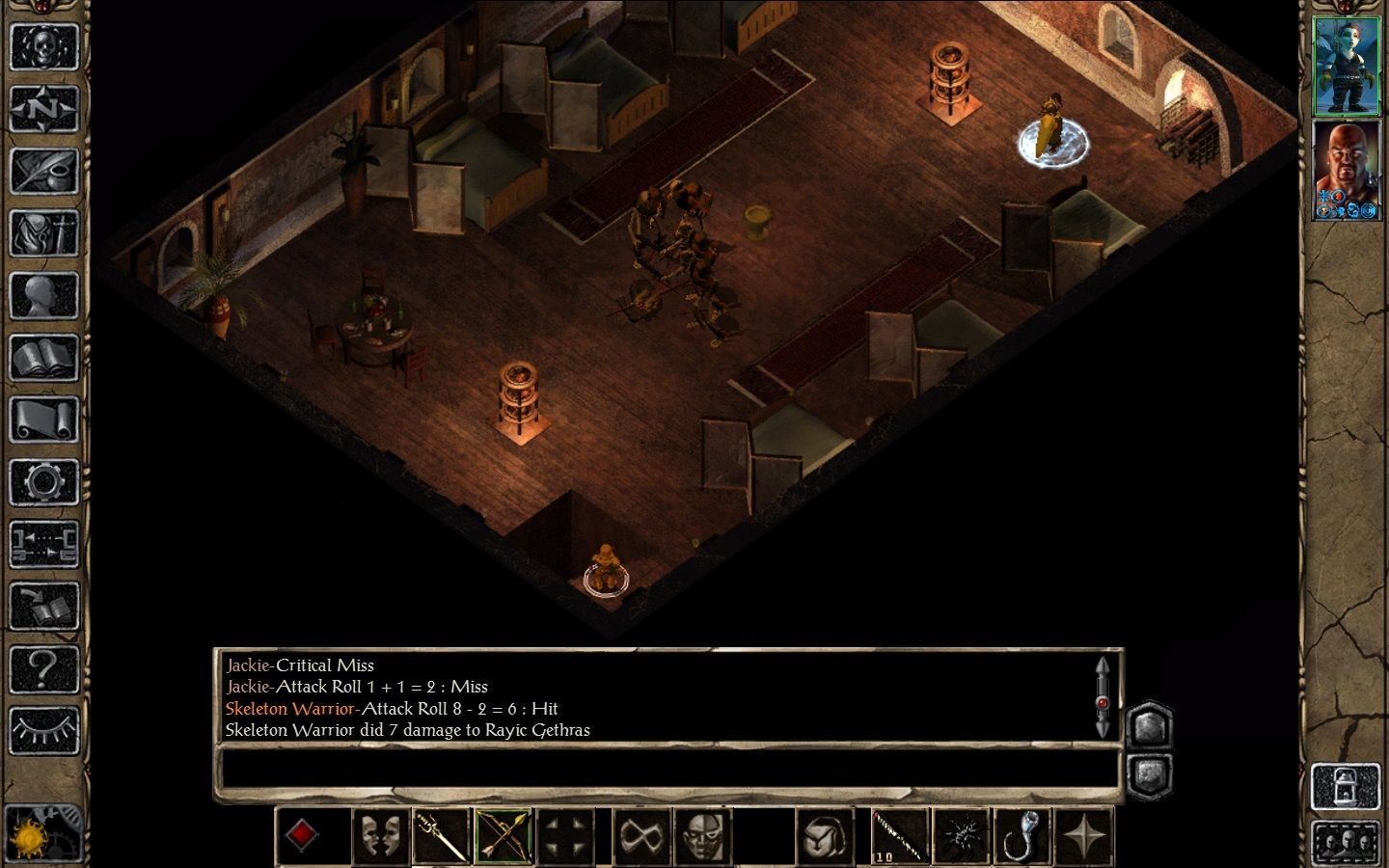Select the green-haired character portrait
Screen dimensions: 1389x868
click(1348, 66)
